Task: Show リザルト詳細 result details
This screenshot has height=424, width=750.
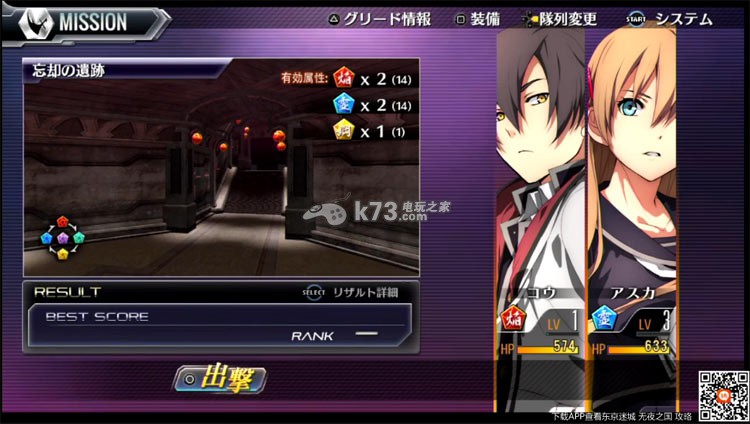Action: [x=353, y=293]
